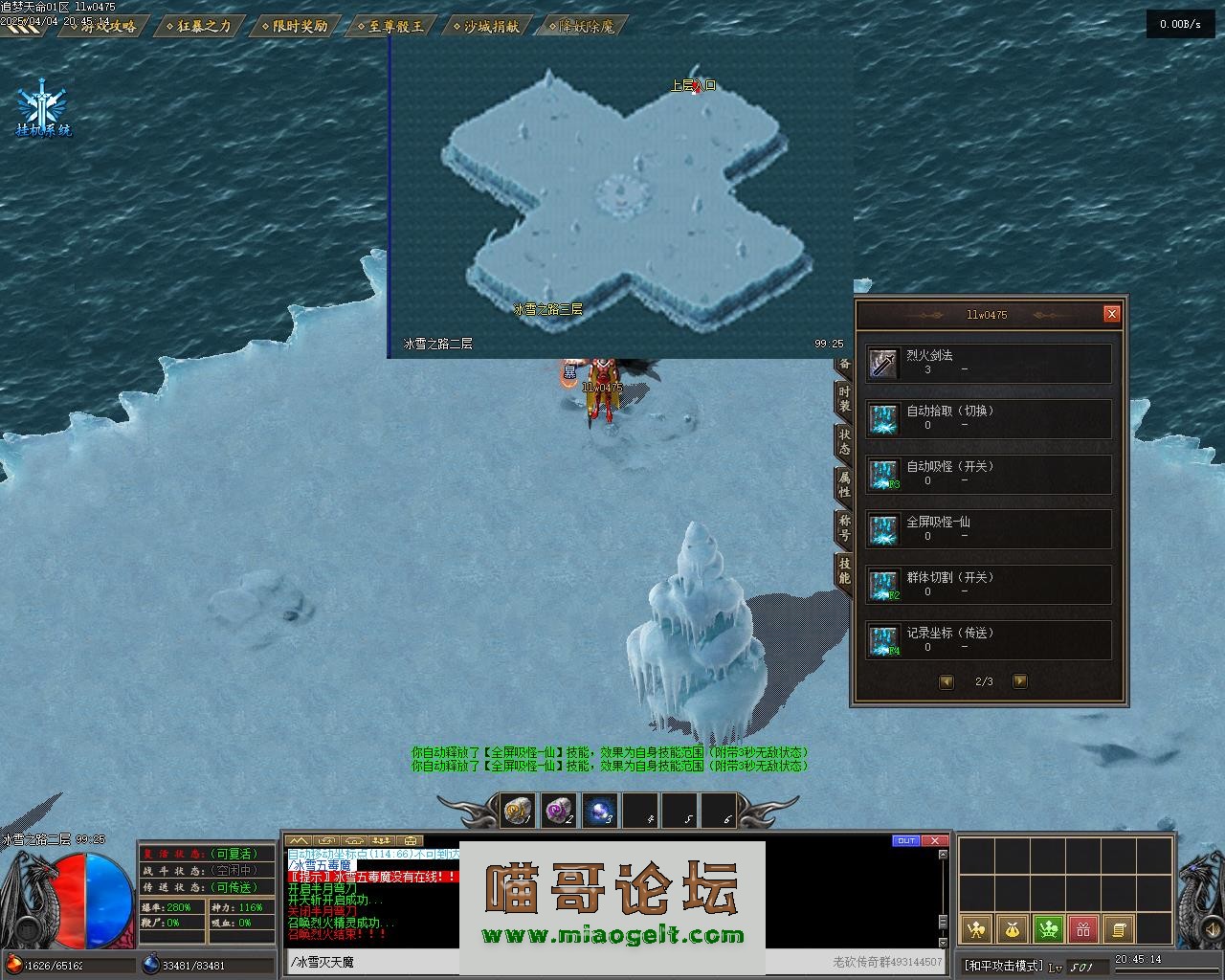Close the 11w0475 skills panel
The height and width of the screenshot is (980, 1225).
pos(1111,314)
